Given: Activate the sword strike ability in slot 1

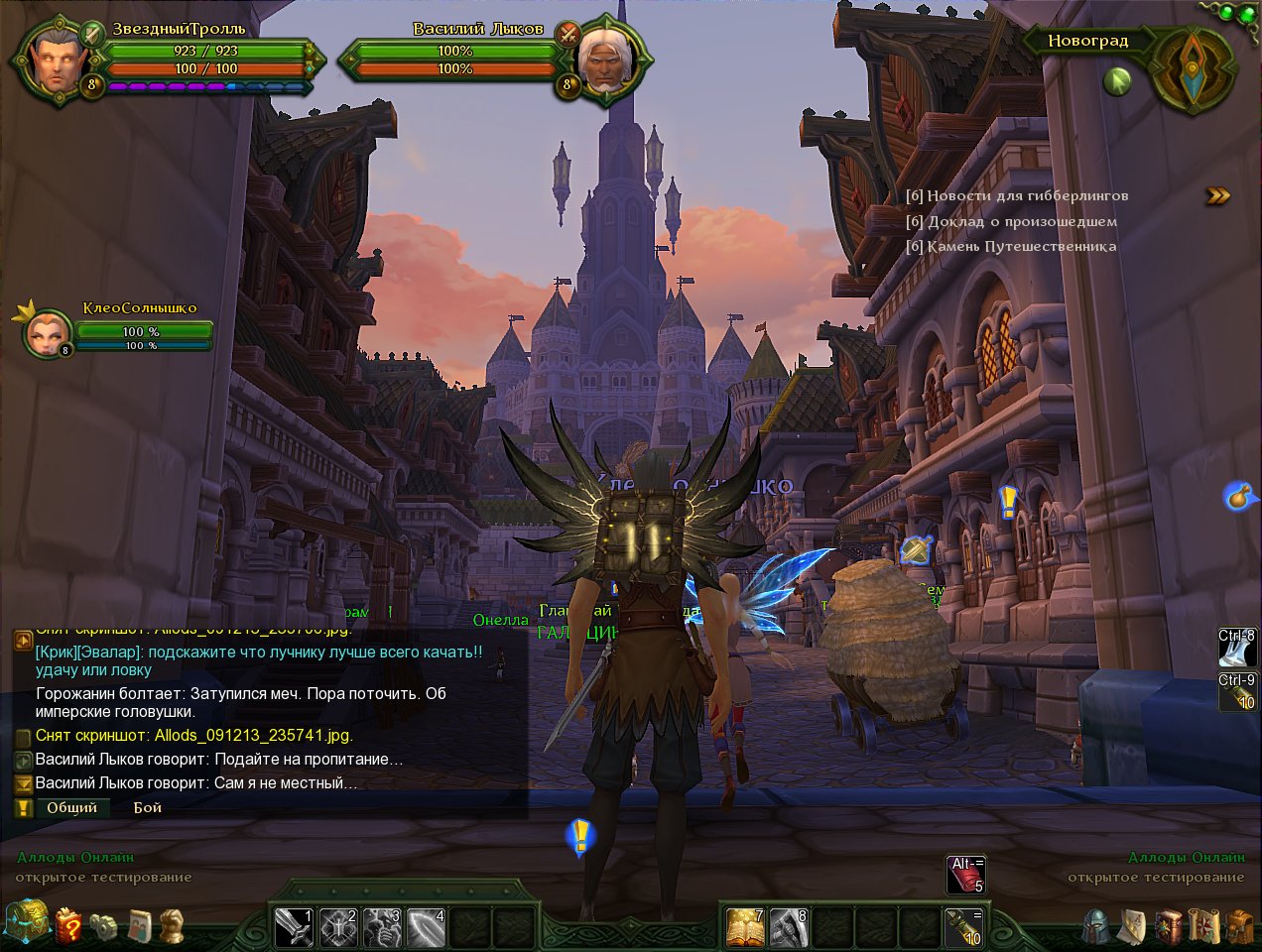Looking at the screenshot, I should click(x=293, y=927).
